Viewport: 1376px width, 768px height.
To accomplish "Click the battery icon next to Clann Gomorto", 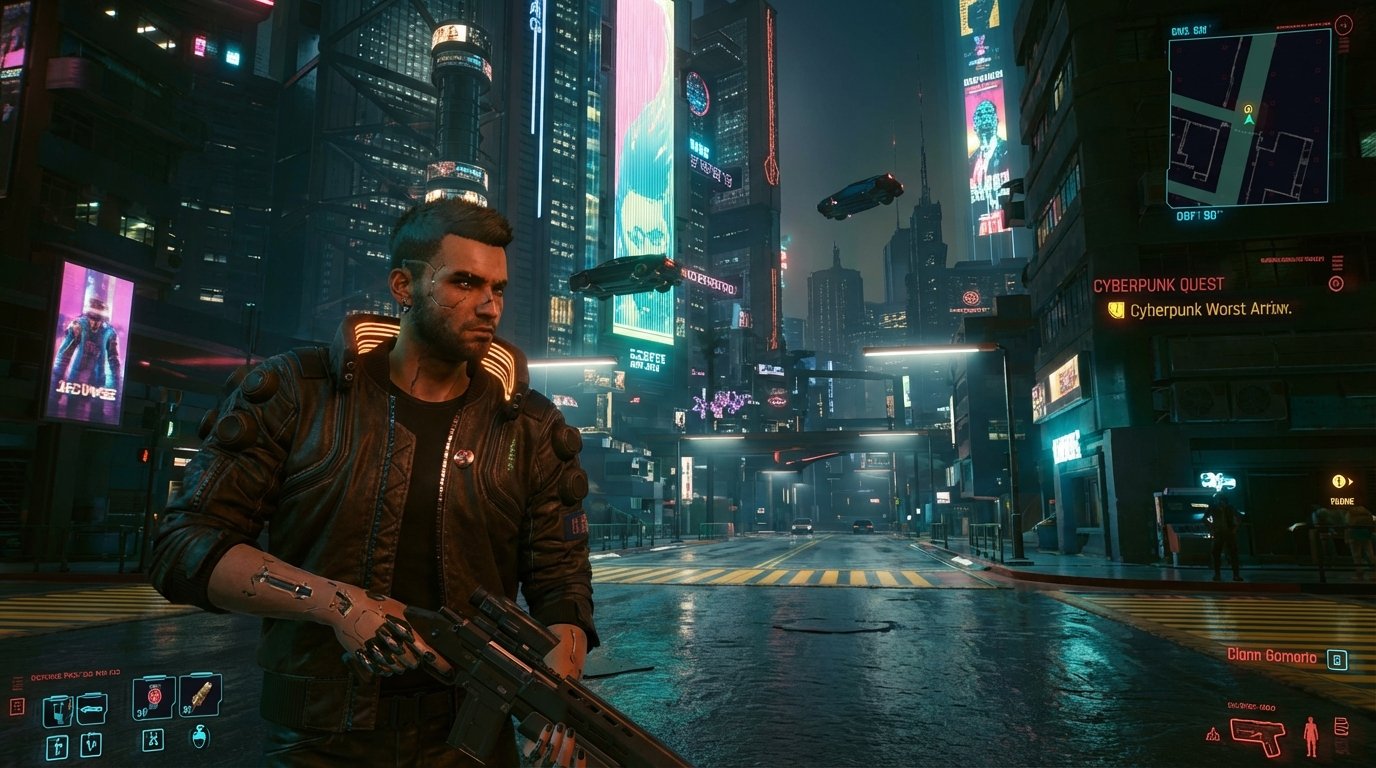I will tap(1337, 660).
